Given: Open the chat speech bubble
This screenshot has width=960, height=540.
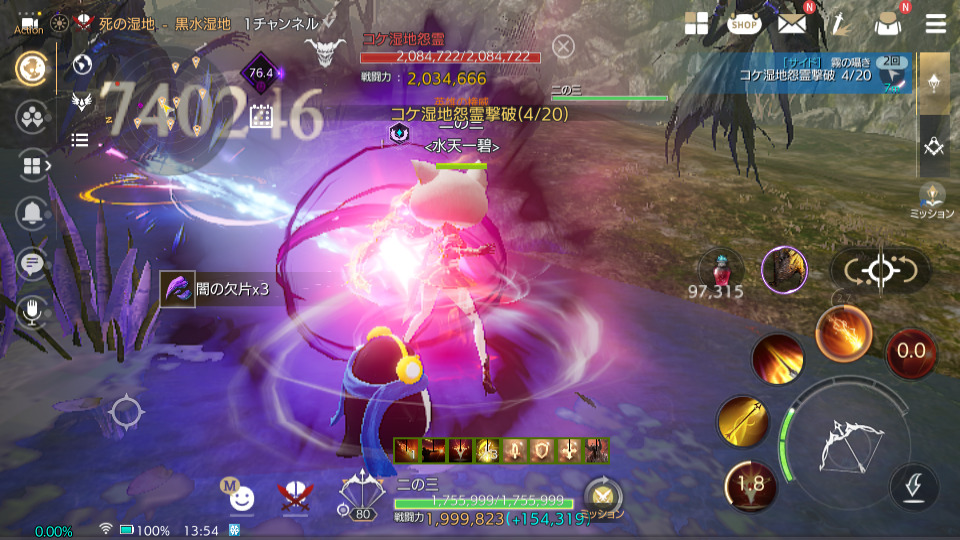Looking at the screenshot, I should pos(33,263).
